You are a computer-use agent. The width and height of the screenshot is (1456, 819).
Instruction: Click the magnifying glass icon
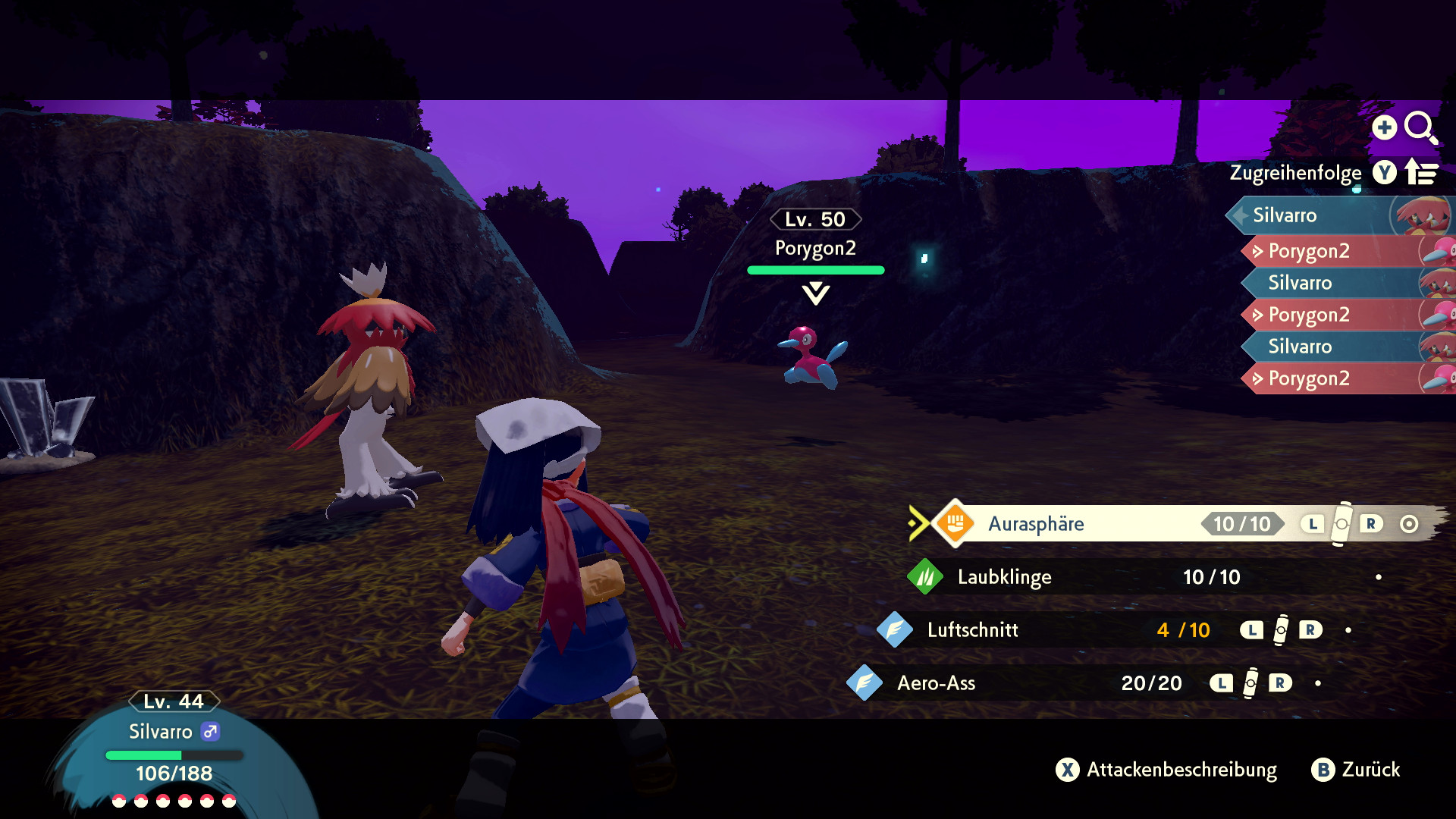click(x=1420, y=127)
